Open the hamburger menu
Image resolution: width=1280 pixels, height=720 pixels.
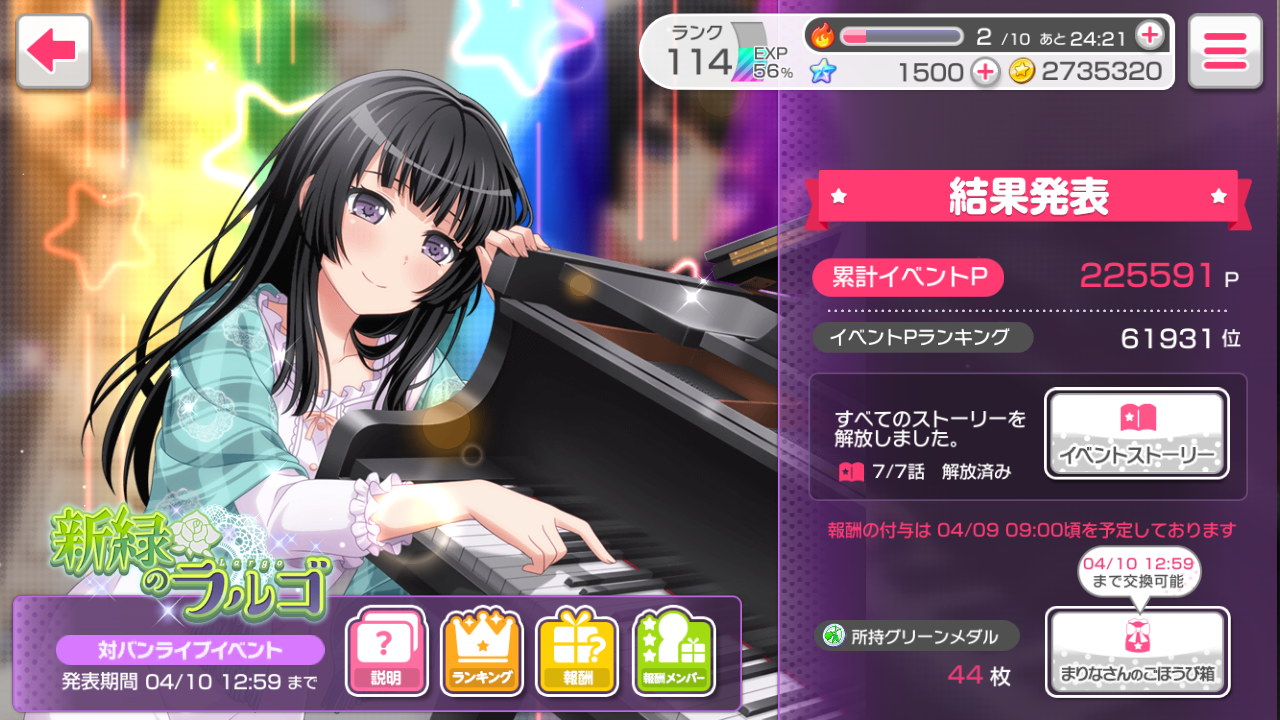pyautogui.click(x=1225, y=51)
